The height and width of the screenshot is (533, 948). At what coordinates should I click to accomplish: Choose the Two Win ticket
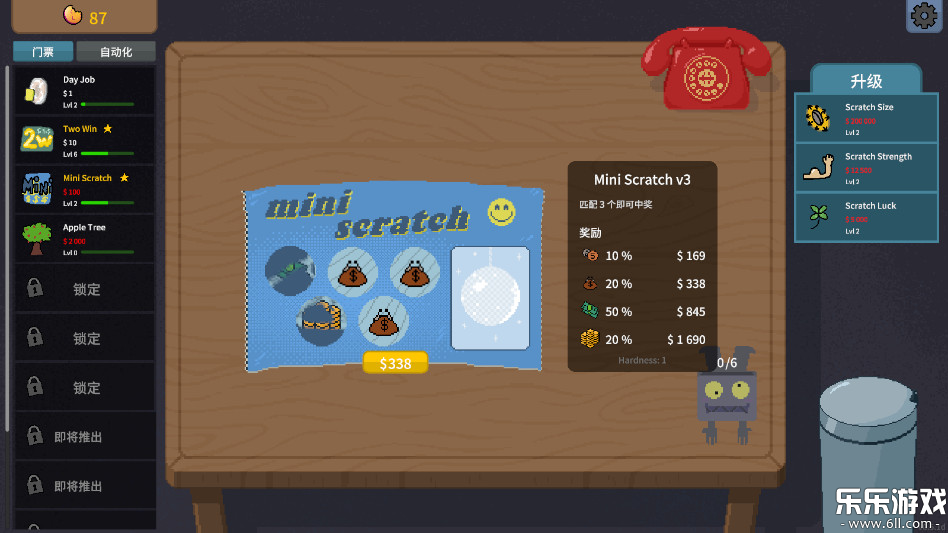(x=85, y=140)
